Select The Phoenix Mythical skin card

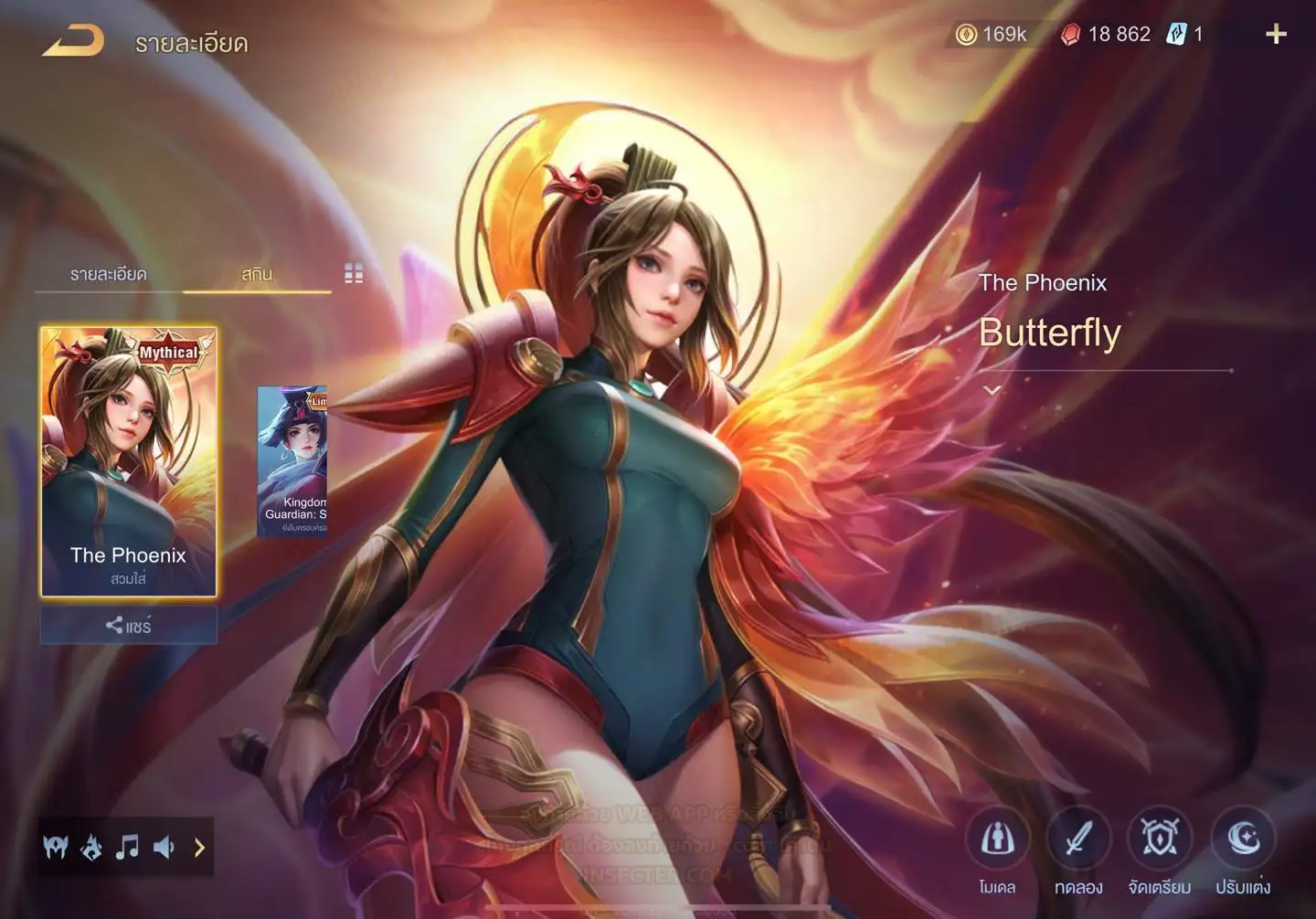click(x=129, y=461)
